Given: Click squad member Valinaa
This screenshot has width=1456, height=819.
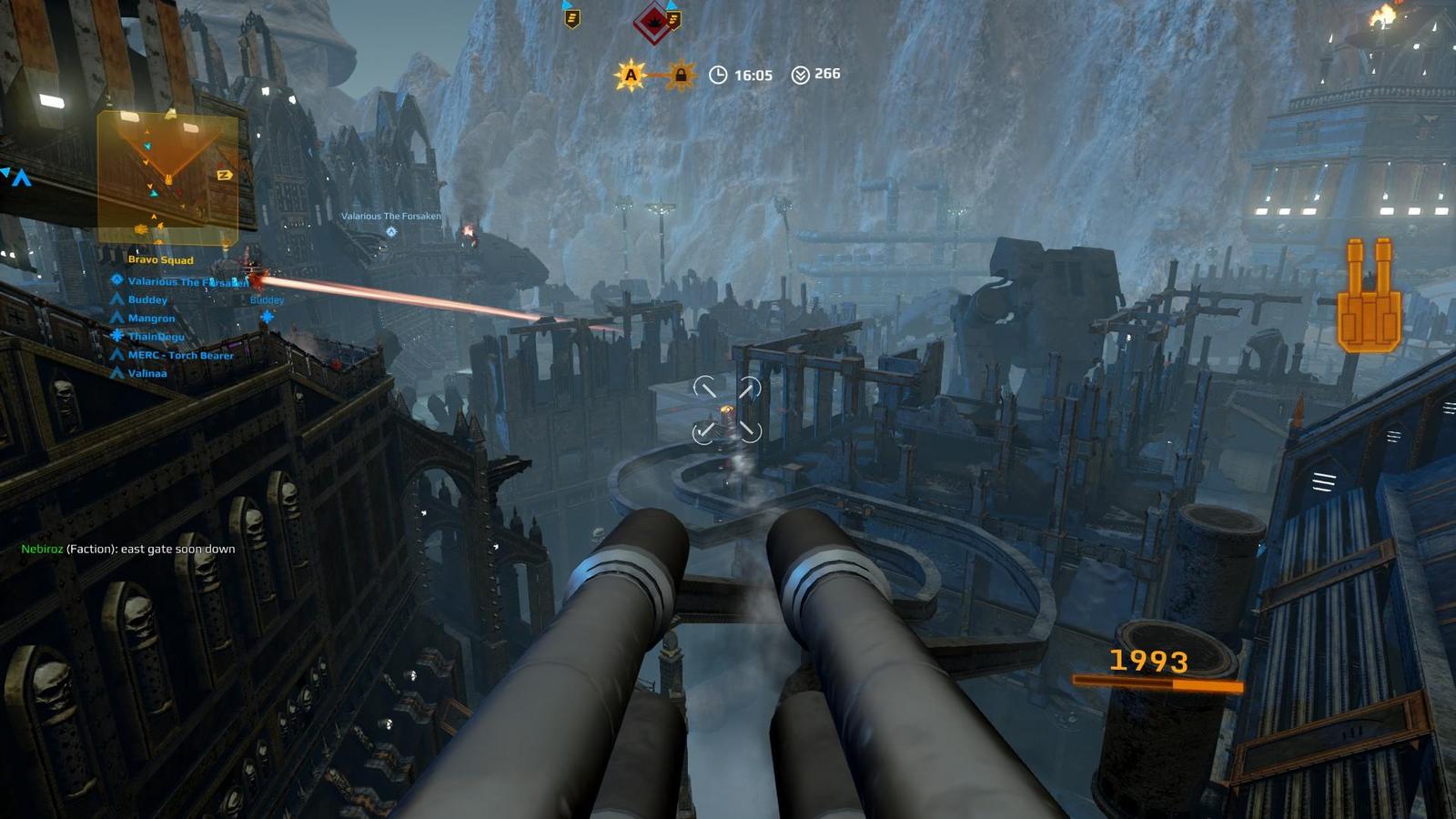Looking at the screenshot, I should click(x=147, y=374).
